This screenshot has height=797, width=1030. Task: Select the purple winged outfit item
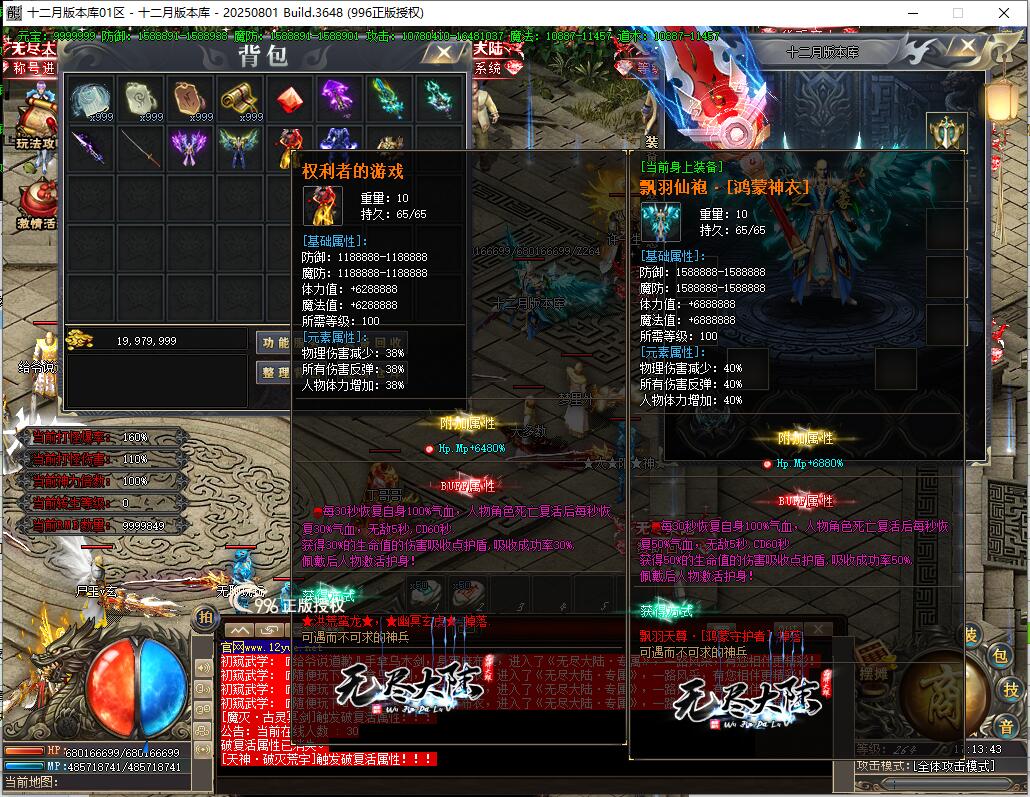click(x=189, y=147)
